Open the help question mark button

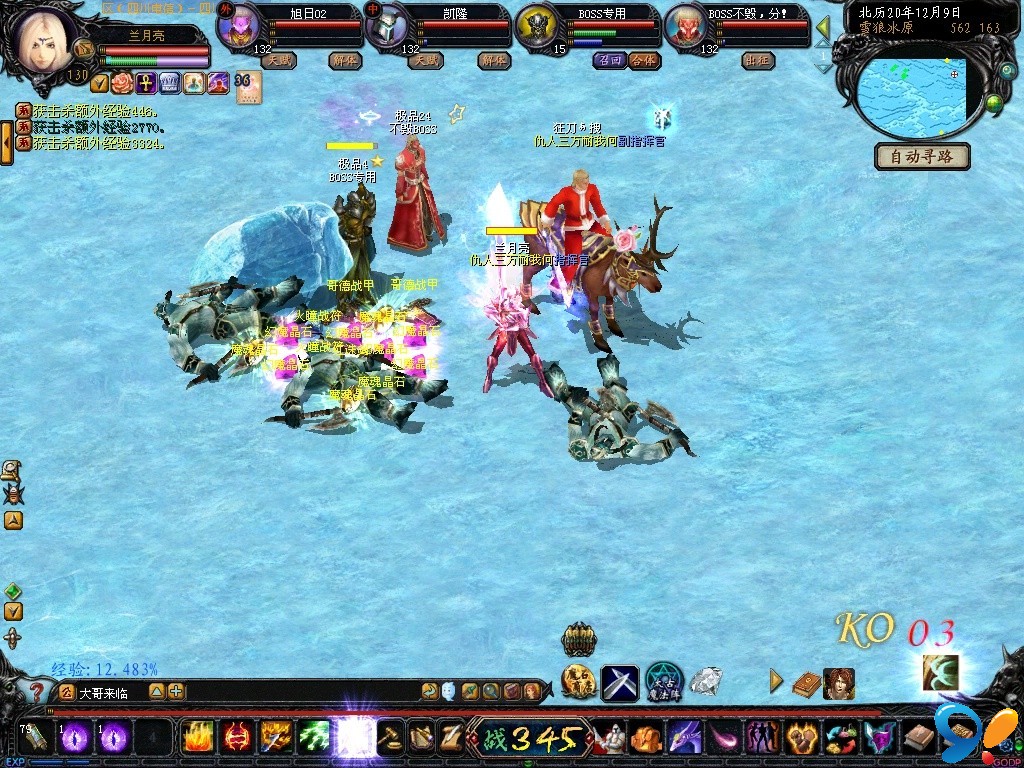tap(37, 691)
